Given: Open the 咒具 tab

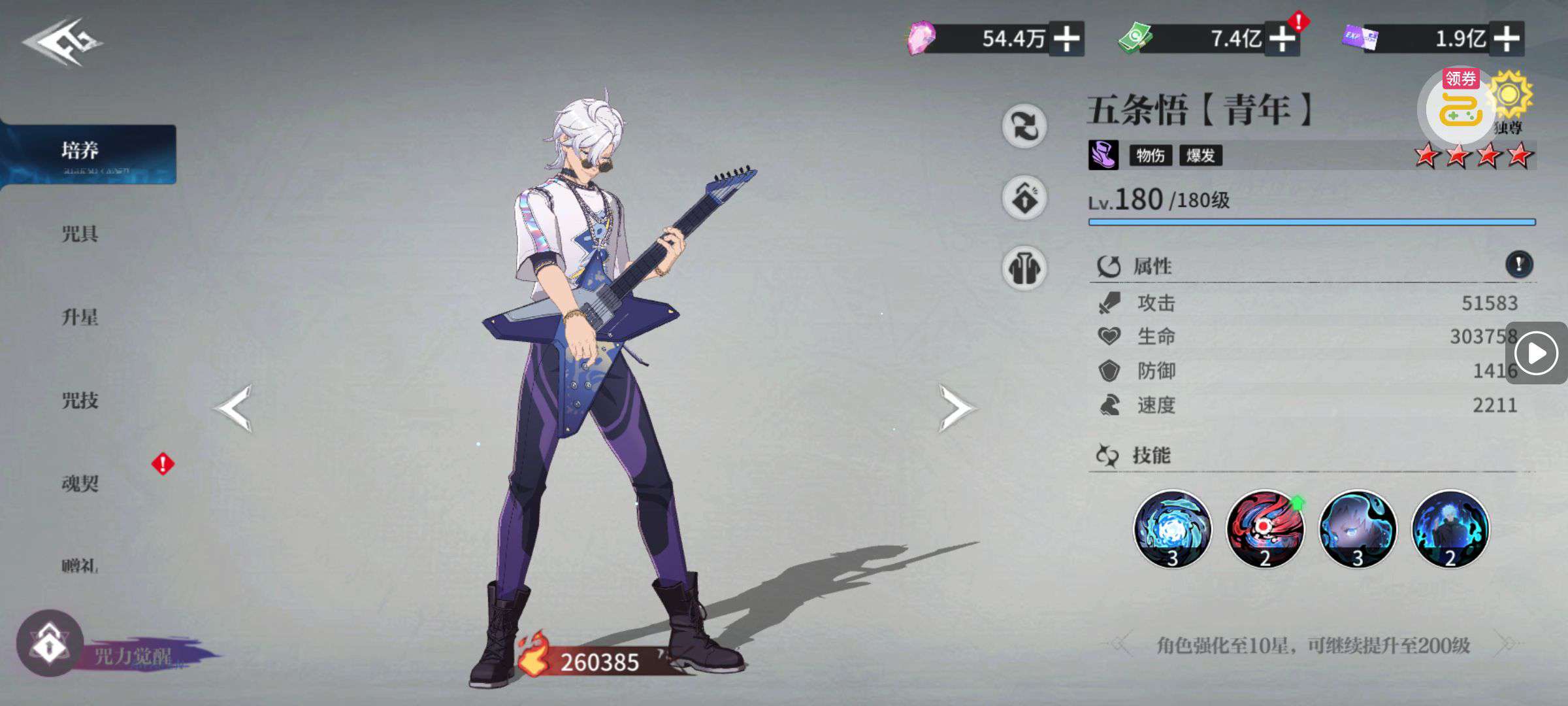Looking at the screenshot, I should 80,233.
